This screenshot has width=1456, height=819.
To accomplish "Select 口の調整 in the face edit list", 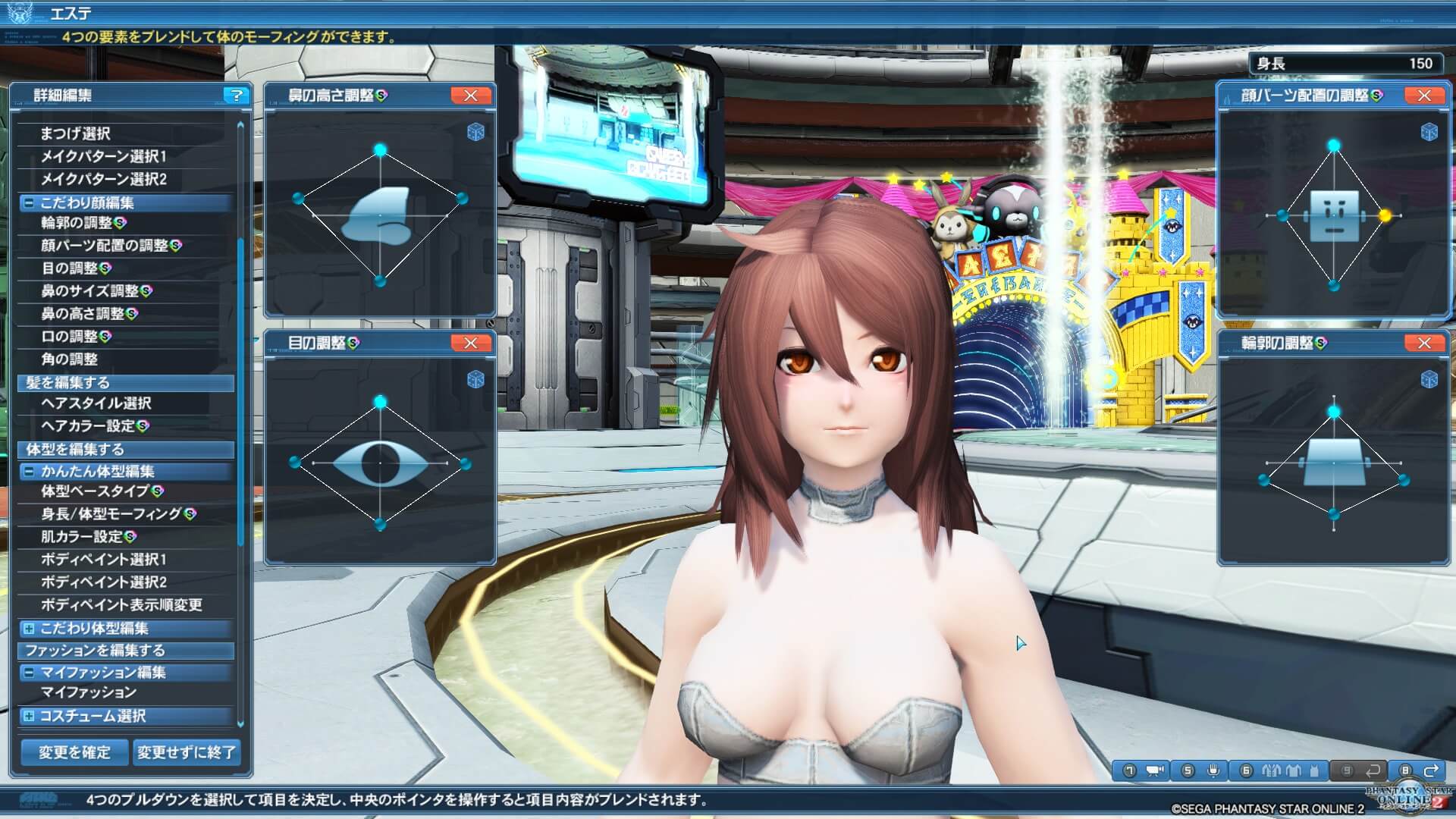I will click(69, 337).
